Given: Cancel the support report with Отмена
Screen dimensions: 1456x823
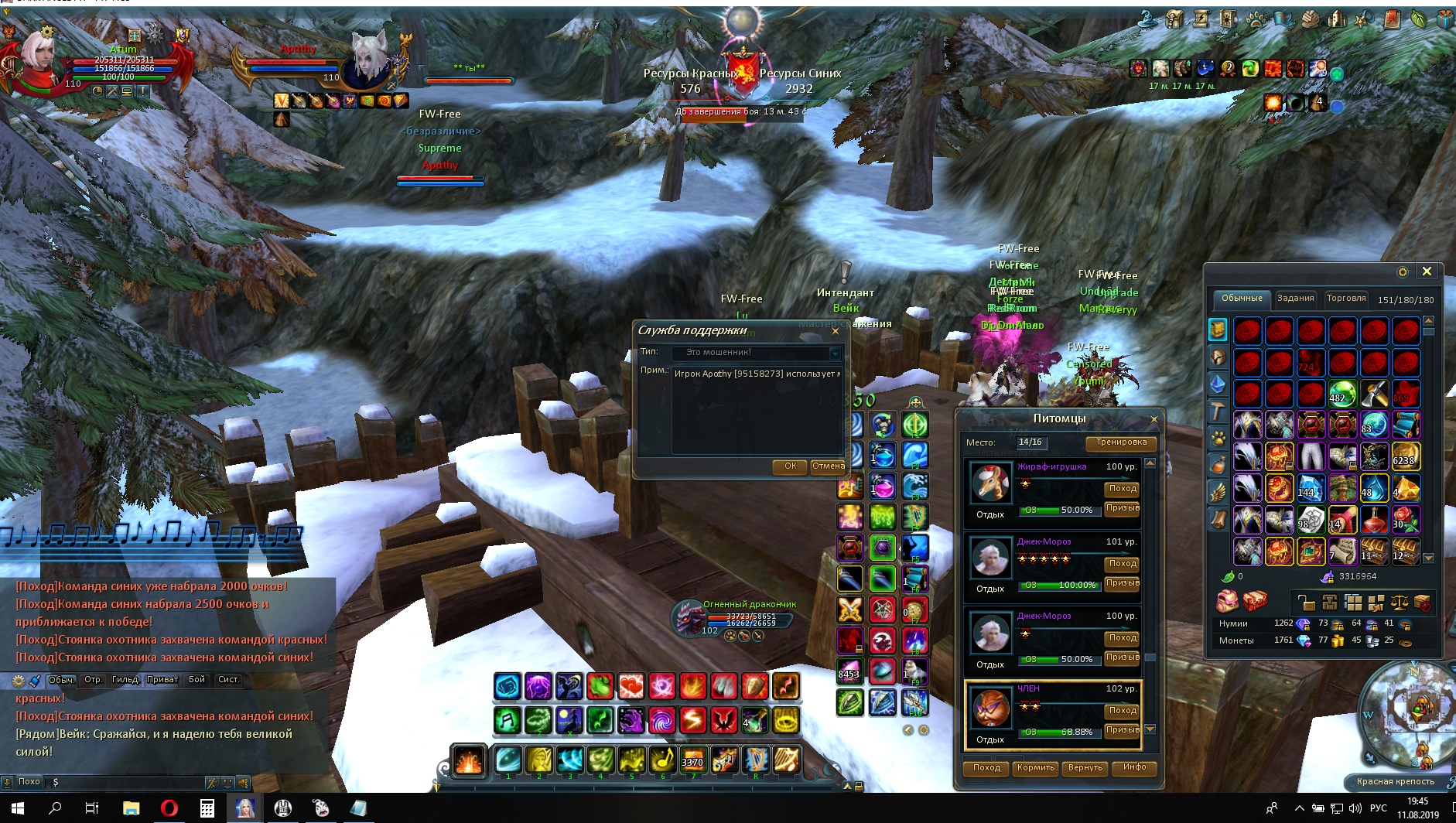Looking at the screenshot, I should [x=828, y=466].
